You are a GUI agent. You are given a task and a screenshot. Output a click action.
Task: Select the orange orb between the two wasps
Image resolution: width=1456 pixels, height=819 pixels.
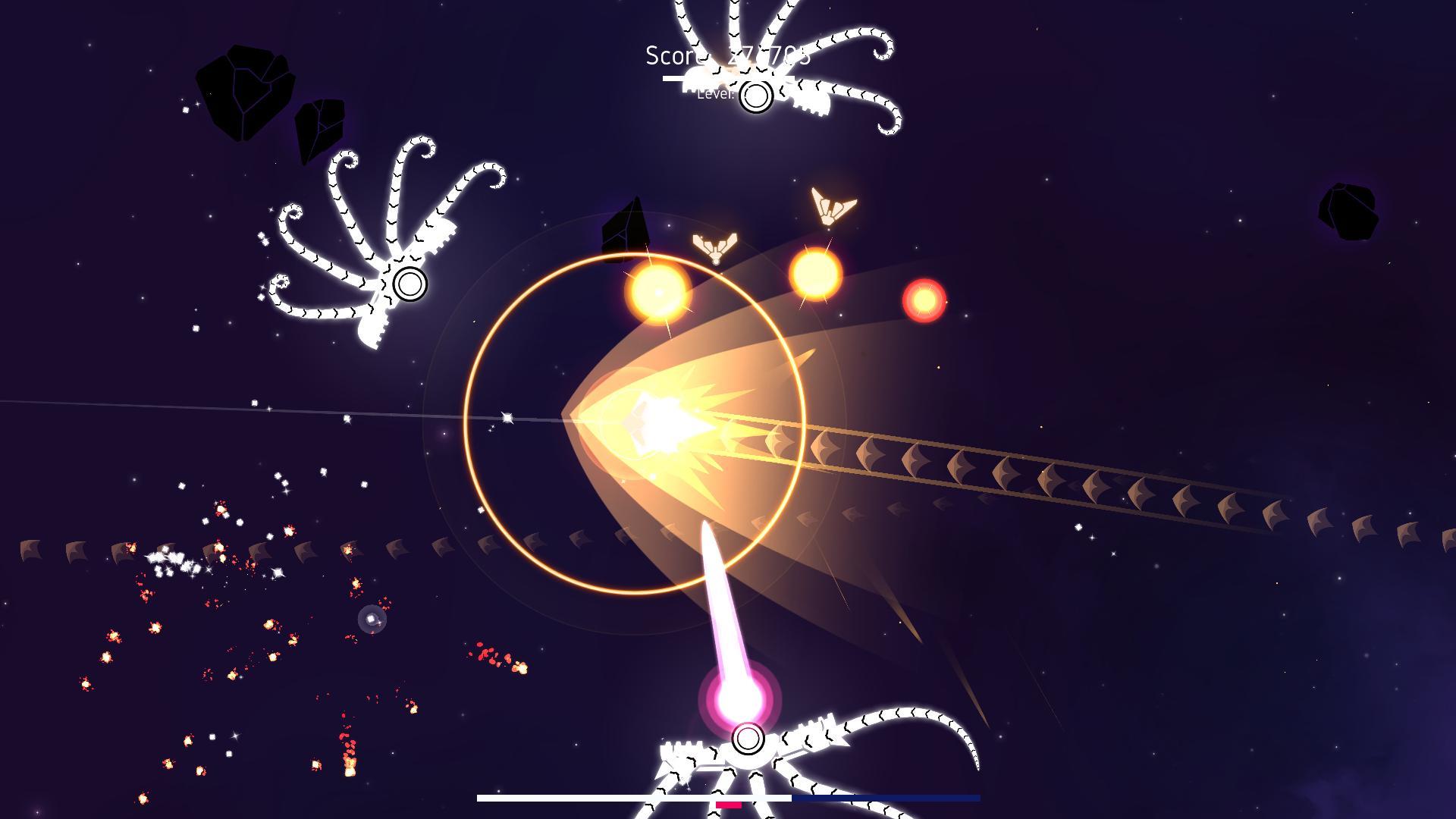click(817, 273)
